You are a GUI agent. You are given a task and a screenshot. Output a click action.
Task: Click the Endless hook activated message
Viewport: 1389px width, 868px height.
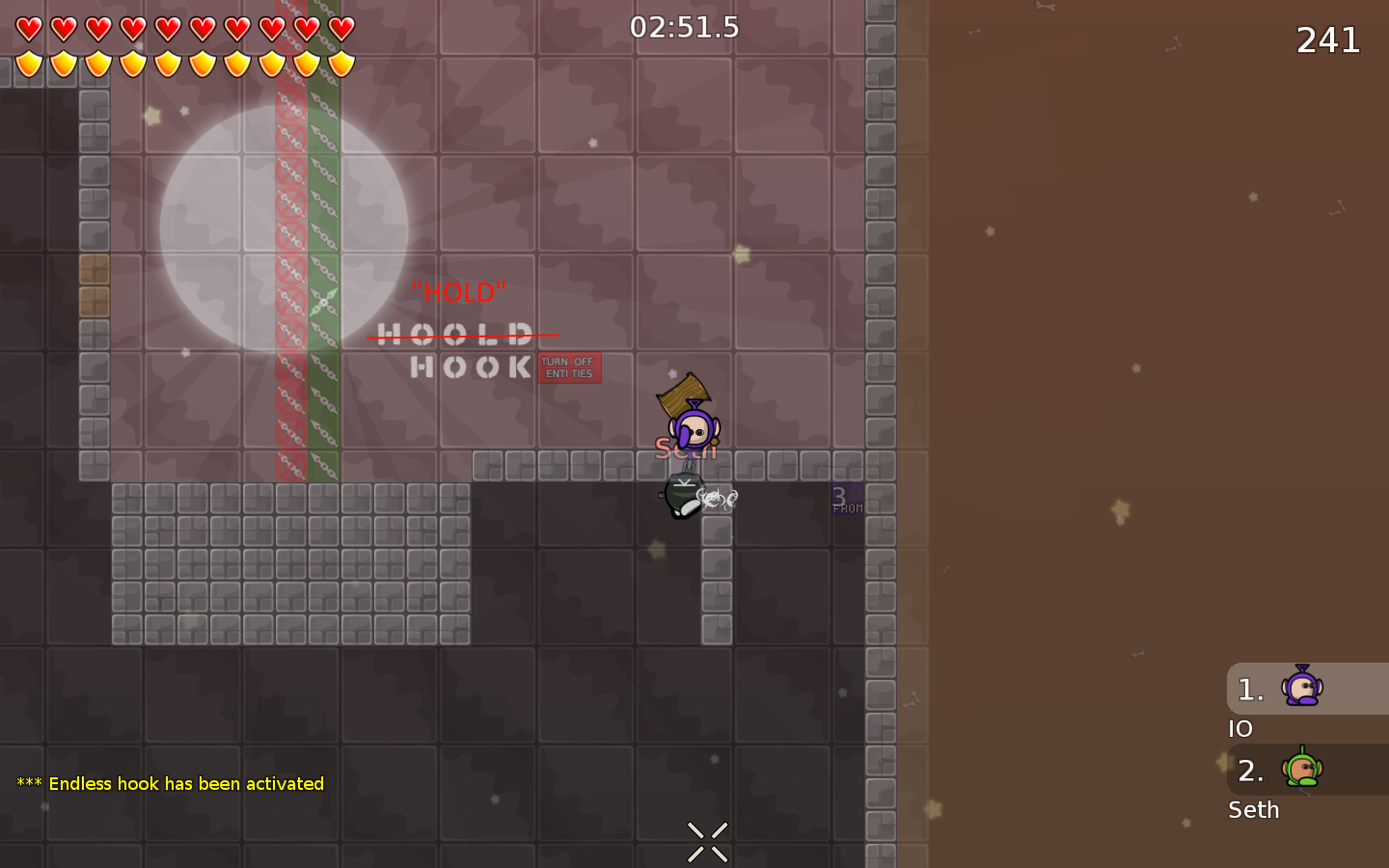pyautogui.click(x=168, y=784)
